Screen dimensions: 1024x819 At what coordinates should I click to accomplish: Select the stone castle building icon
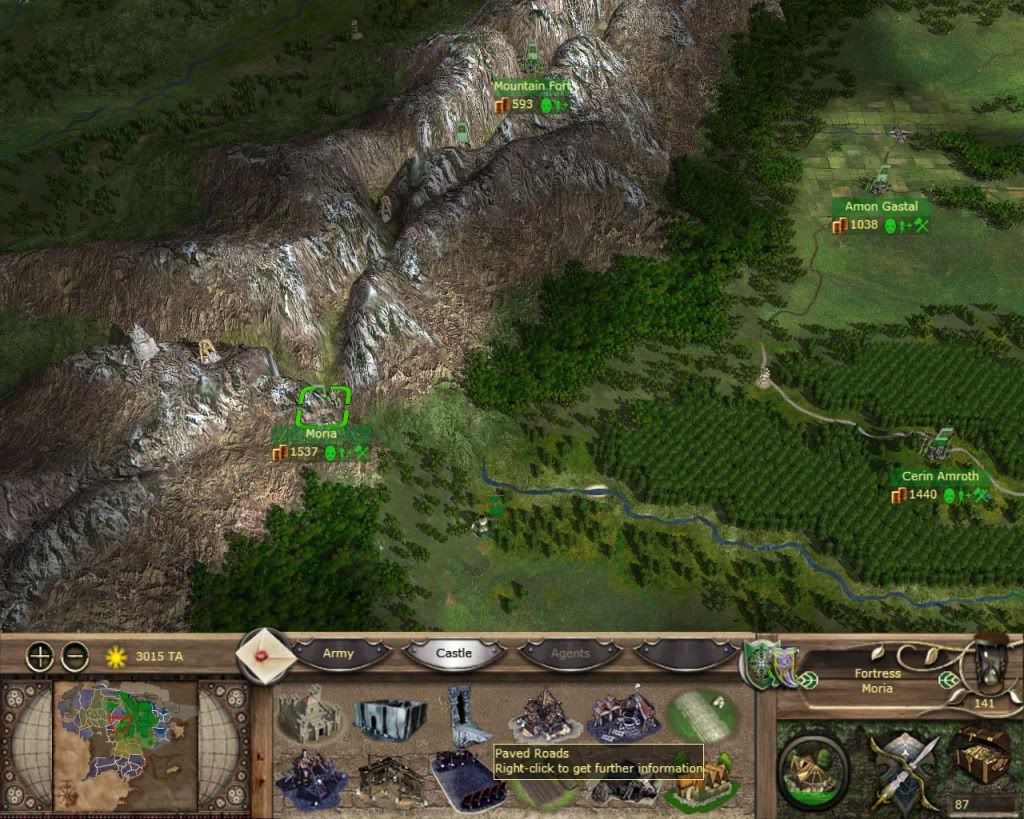309,713
